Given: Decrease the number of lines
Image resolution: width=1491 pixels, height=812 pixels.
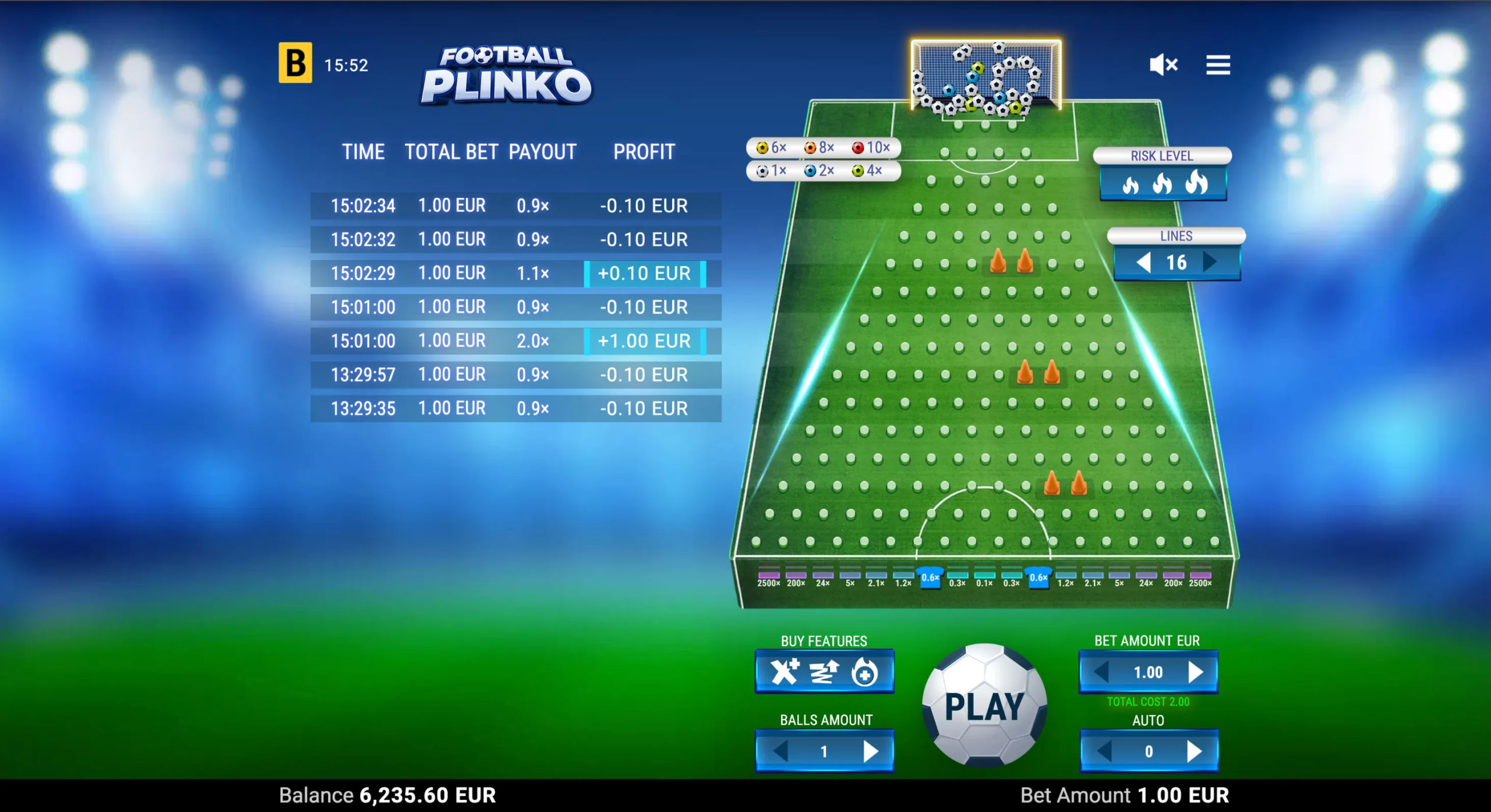Looking at the screenshot, I should 1143,263.
